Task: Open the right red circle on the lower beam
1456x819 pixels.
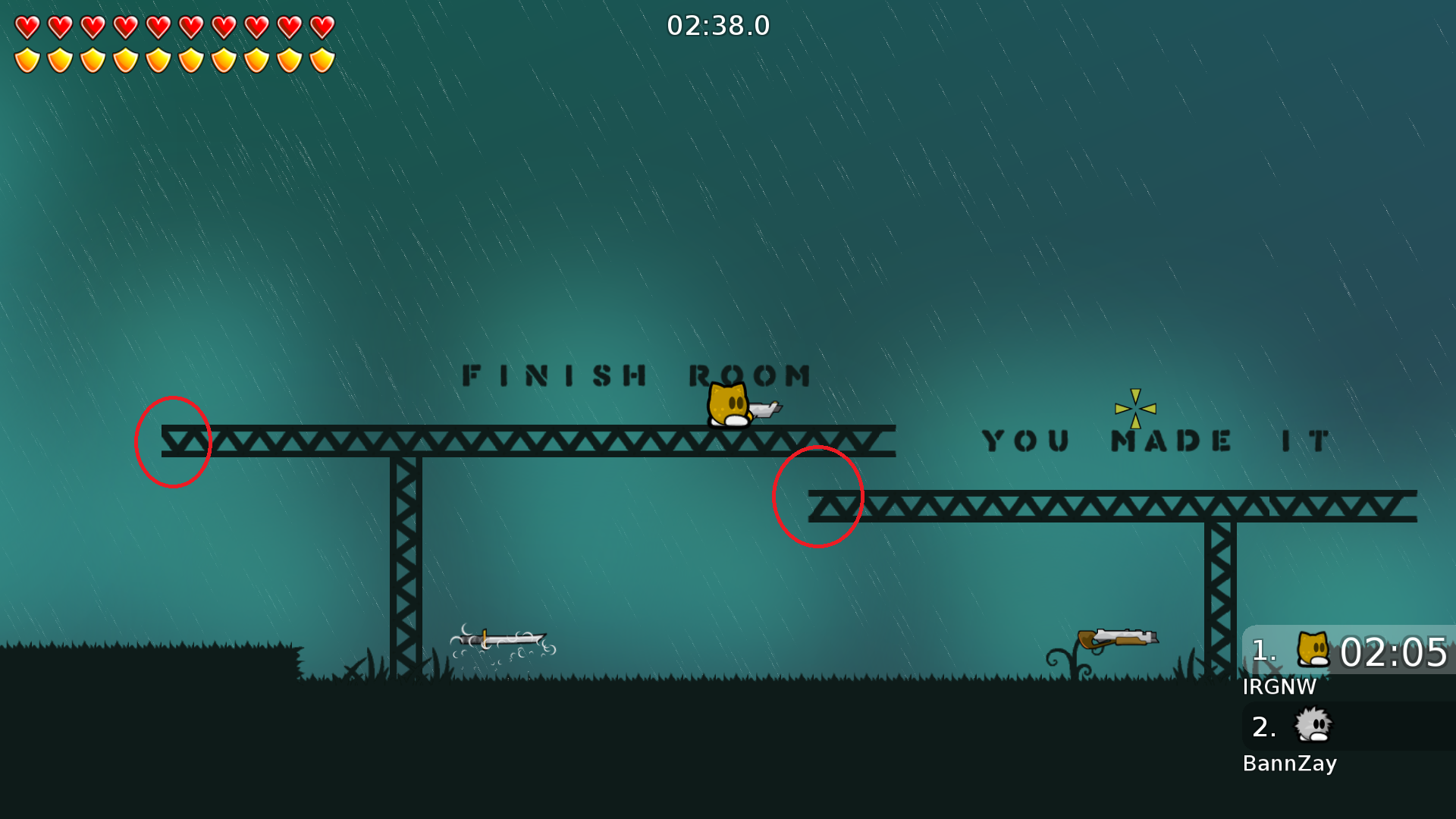Action: [818, 497]
